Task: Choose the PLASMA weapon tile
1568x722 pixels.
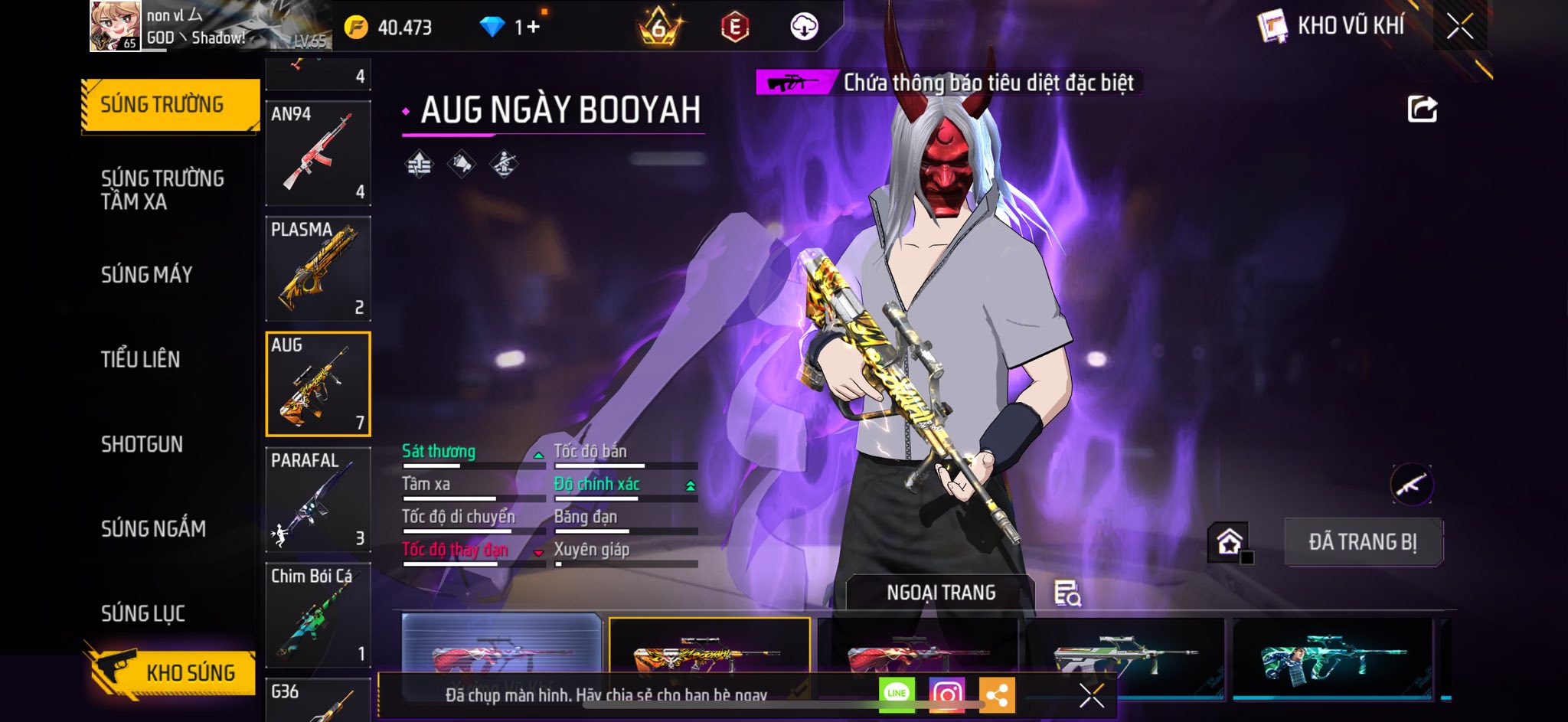Action: (318, 269)
